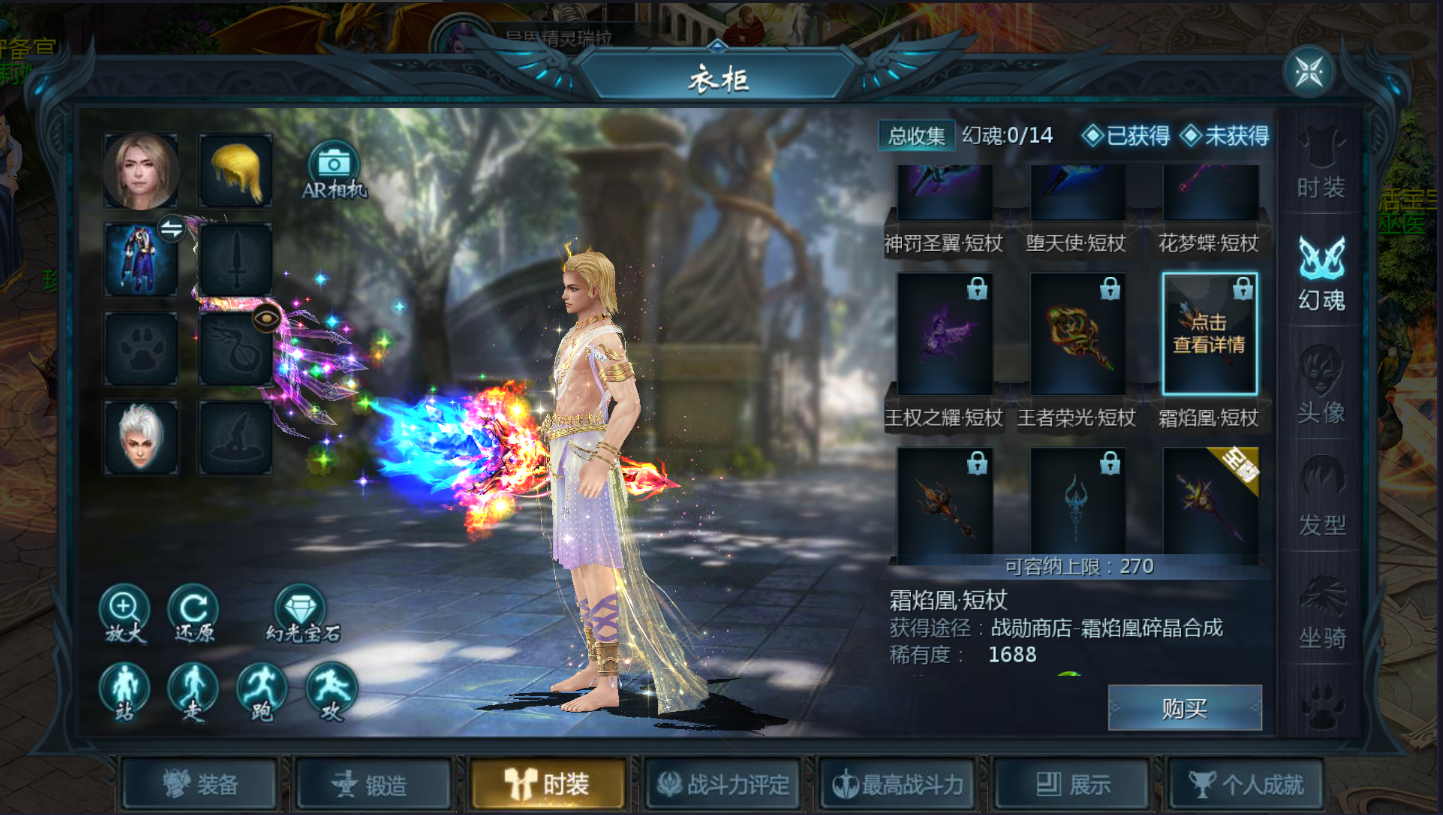The height and width of the screenshot is (815, 1443).
Task: Buy the selected short staff with 购买
Action: click(1184, 708)
